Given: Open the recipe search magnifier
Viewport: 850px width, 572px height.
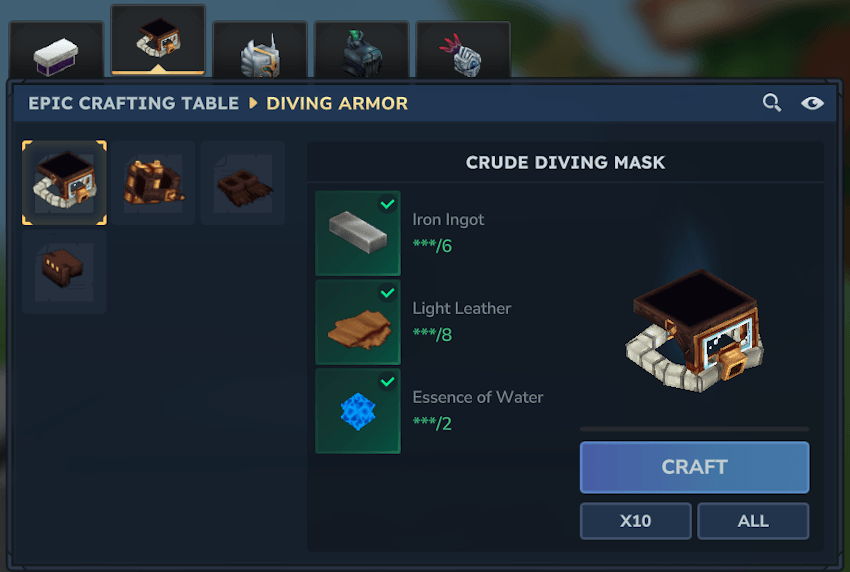Looking at the screenshot, I should pos(771,103).
